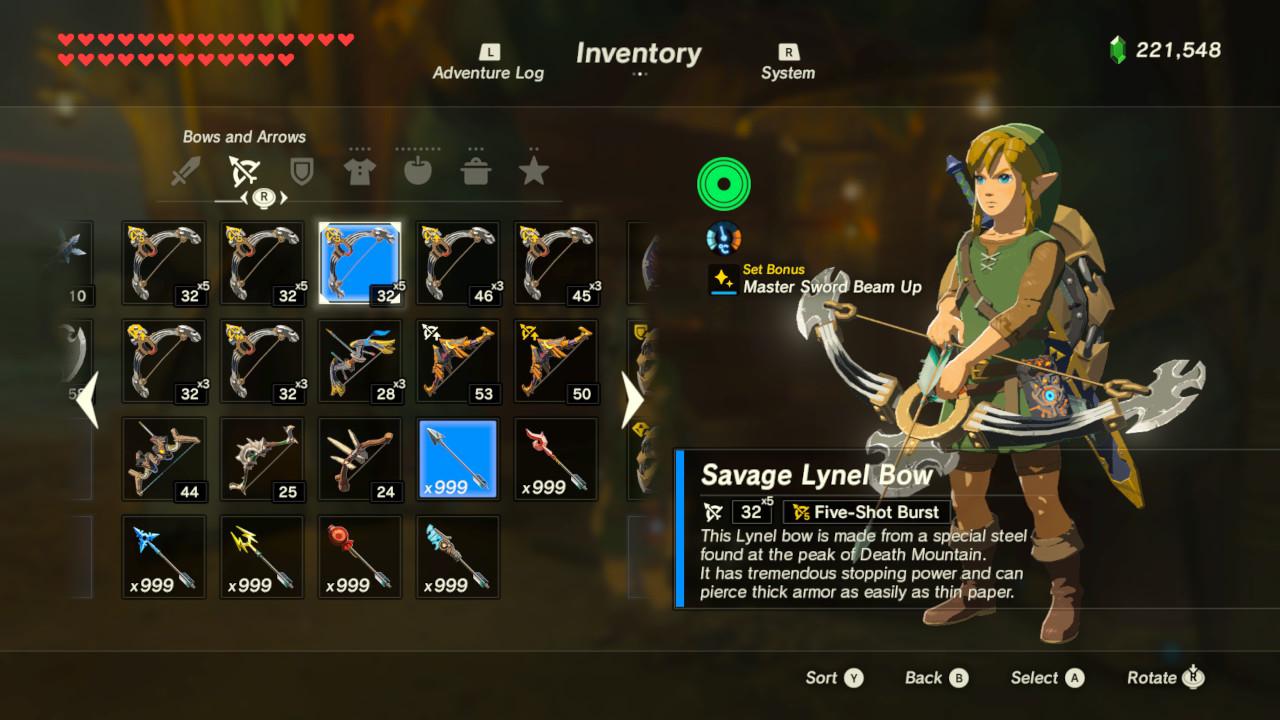Click the bow icon beside the attack stat
Image resolution: width=1280 pixels, height=720 pixels.
pyautogui.click(x=712, y=511)
